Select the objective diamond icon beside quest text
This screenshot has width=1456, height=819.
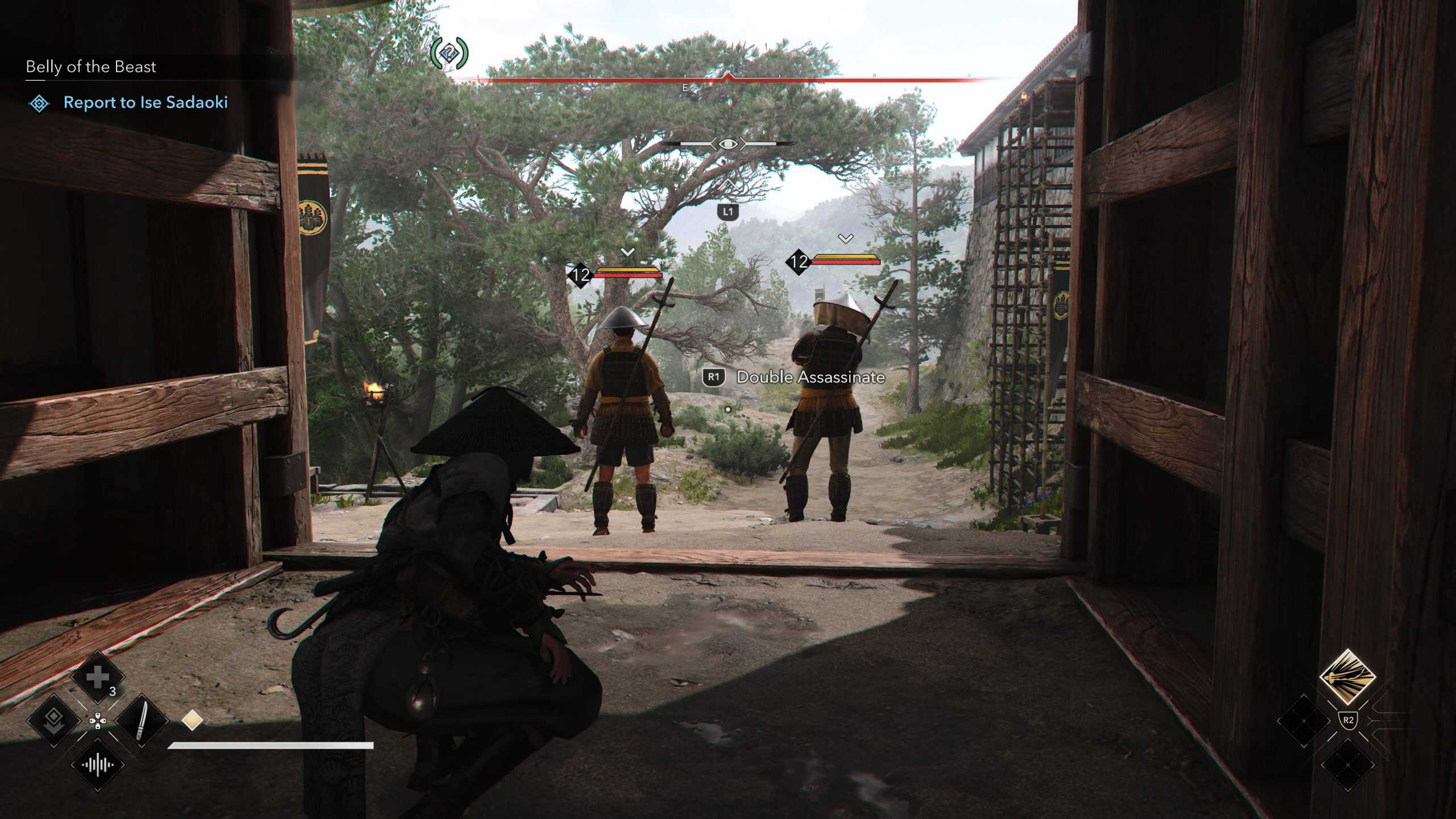pos(39,104)
